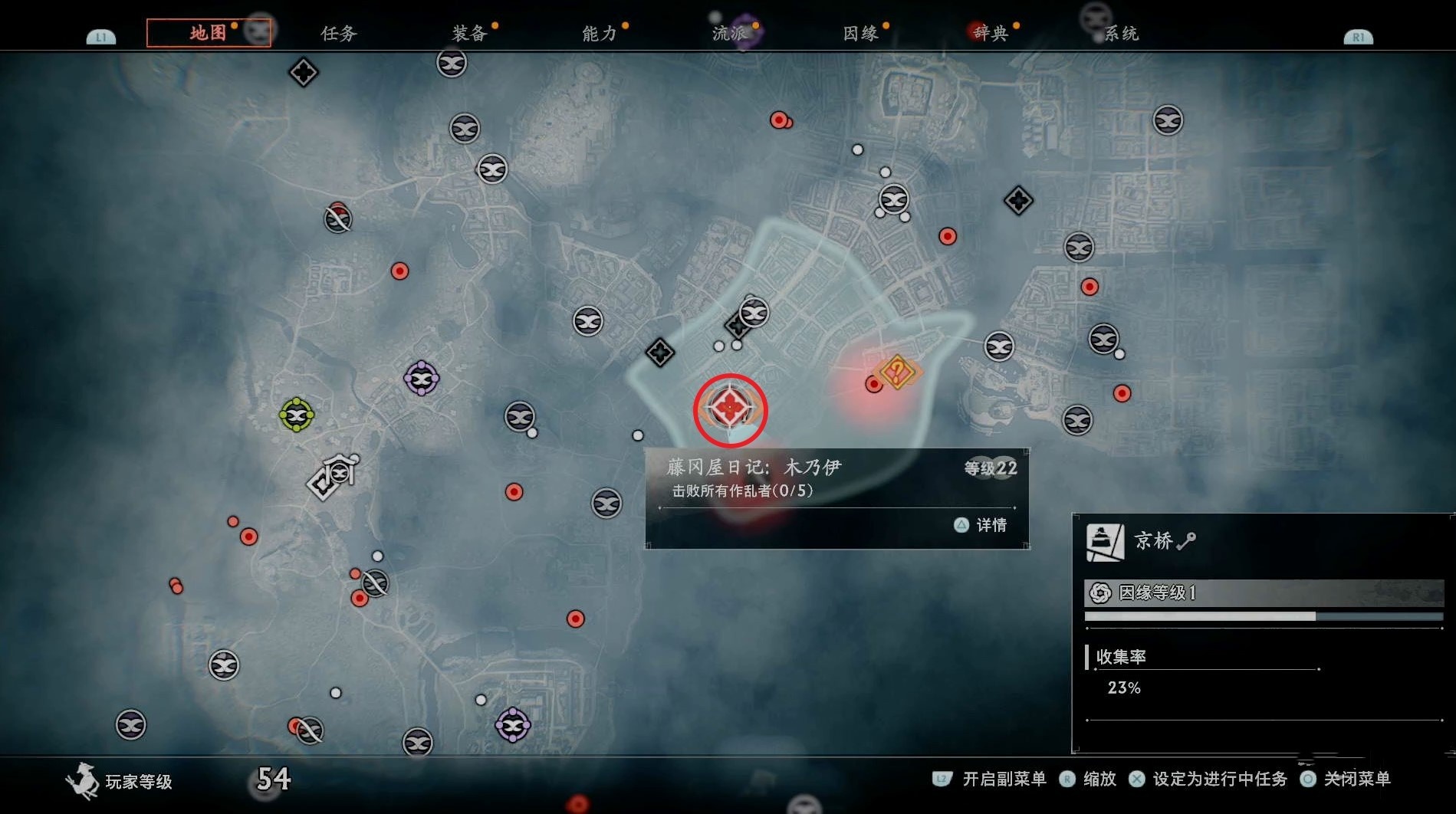Click the 缩放 zoom control
This screenshot has height=814, width=1456.
tap(1089, 780)
